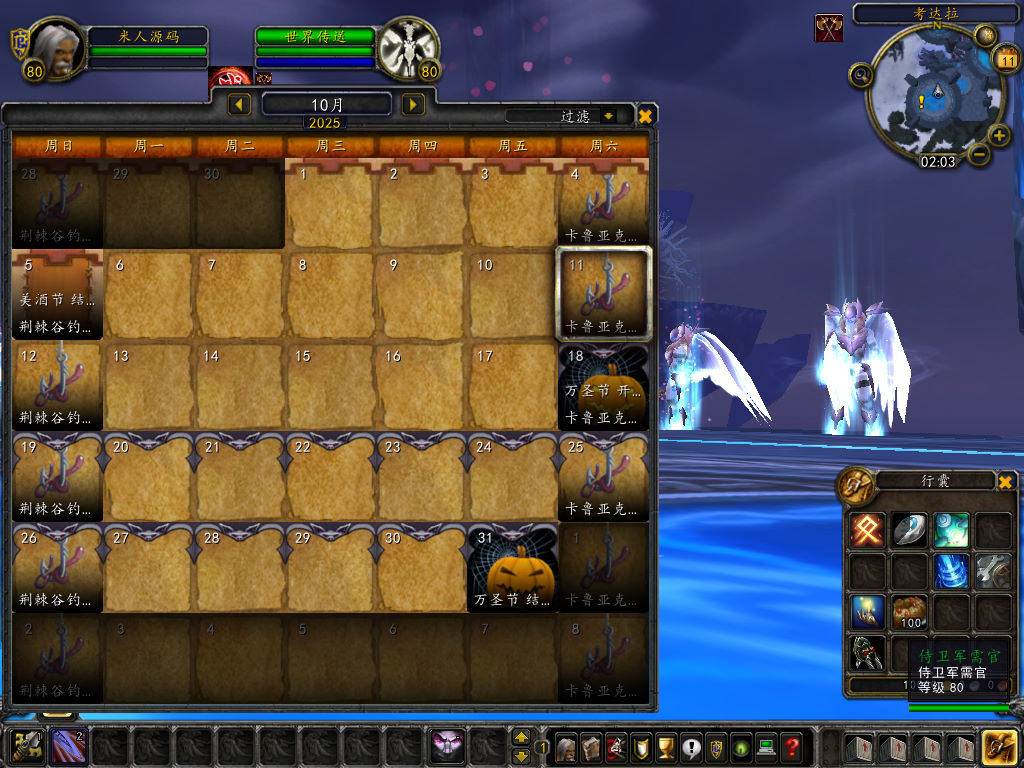Zoom in the minimap with plus button
The height and width of the screenshot is (768, 1024).
click(999, 135)
